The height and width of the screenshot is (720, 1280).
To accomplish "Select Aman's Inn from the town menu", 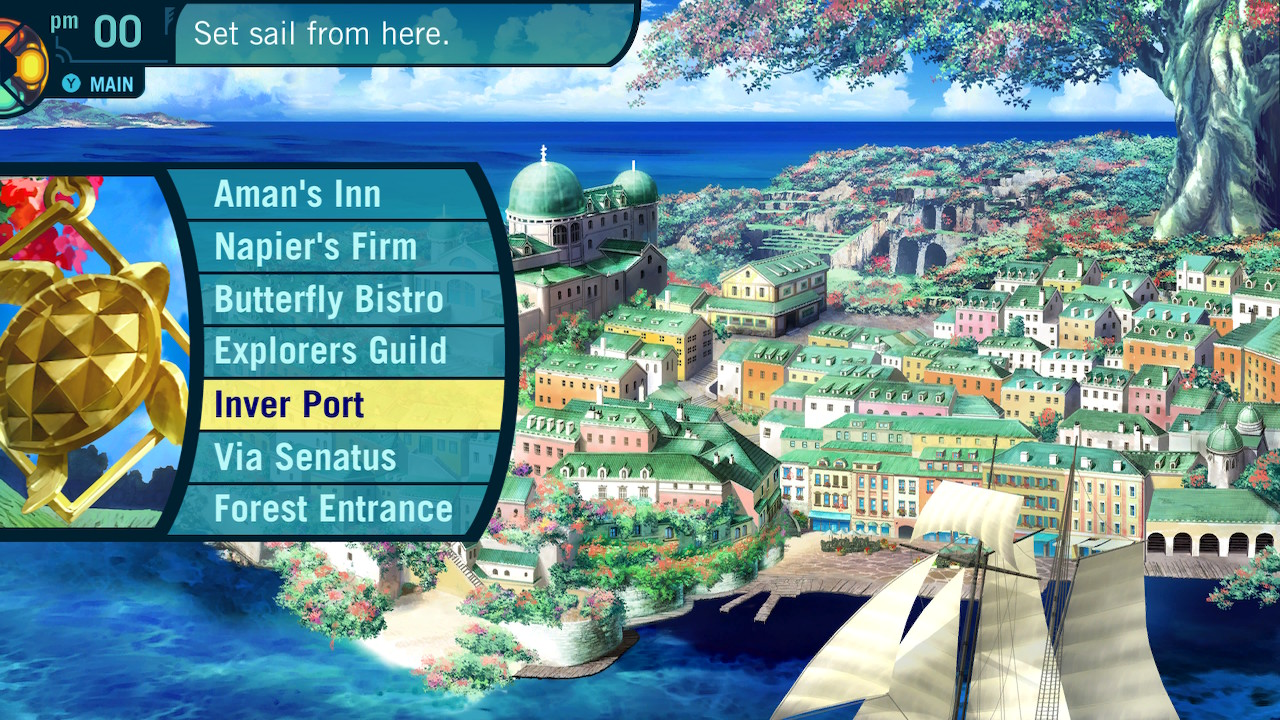I will [x=298, y=194].
